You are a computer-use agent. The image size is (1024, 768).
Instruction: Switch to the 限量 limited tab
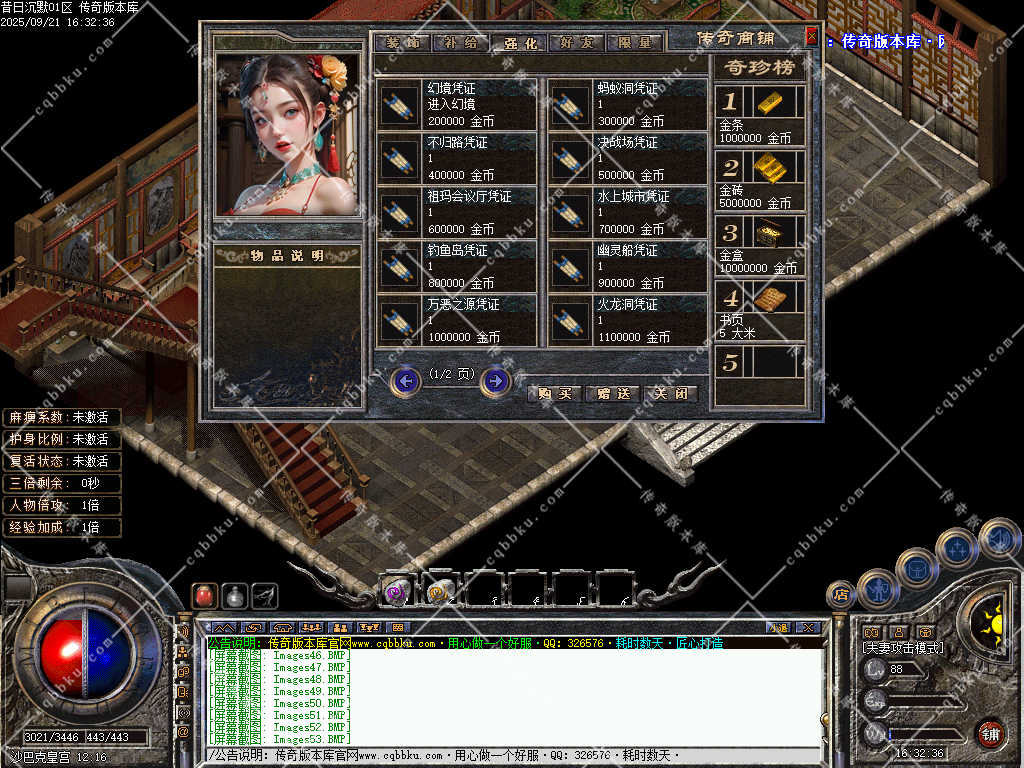pos(635,43)
